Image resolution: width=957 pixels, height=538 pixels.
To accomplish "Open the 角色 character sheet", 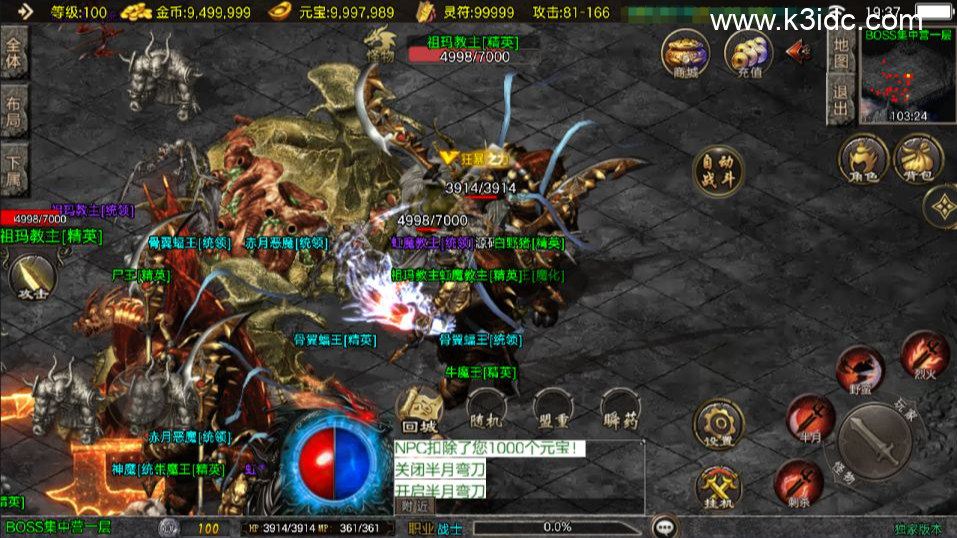I will point(863,160).
